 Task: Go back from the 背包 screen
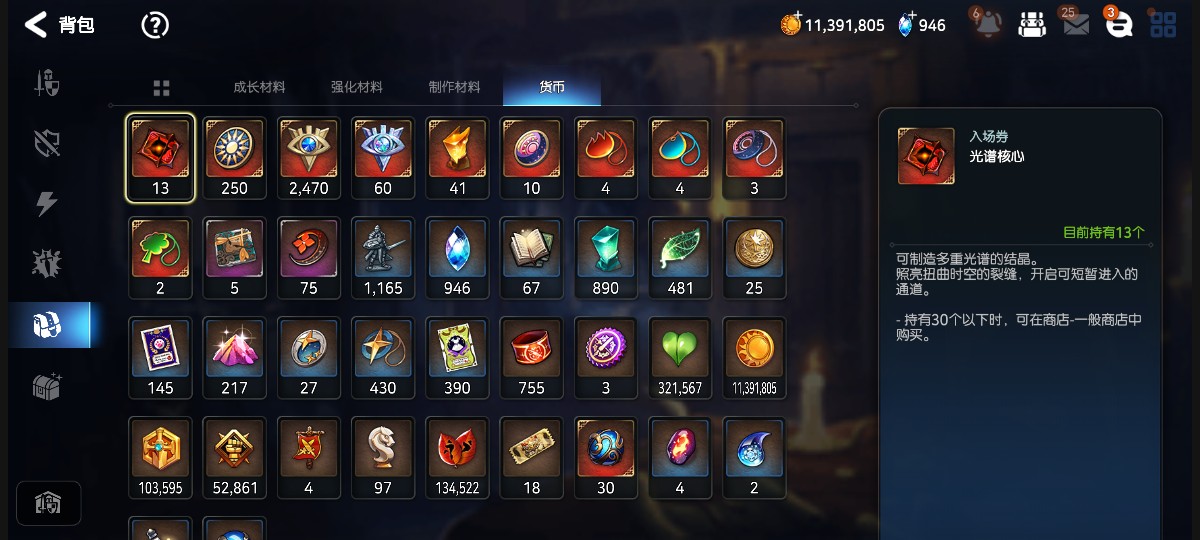[36, 25]
